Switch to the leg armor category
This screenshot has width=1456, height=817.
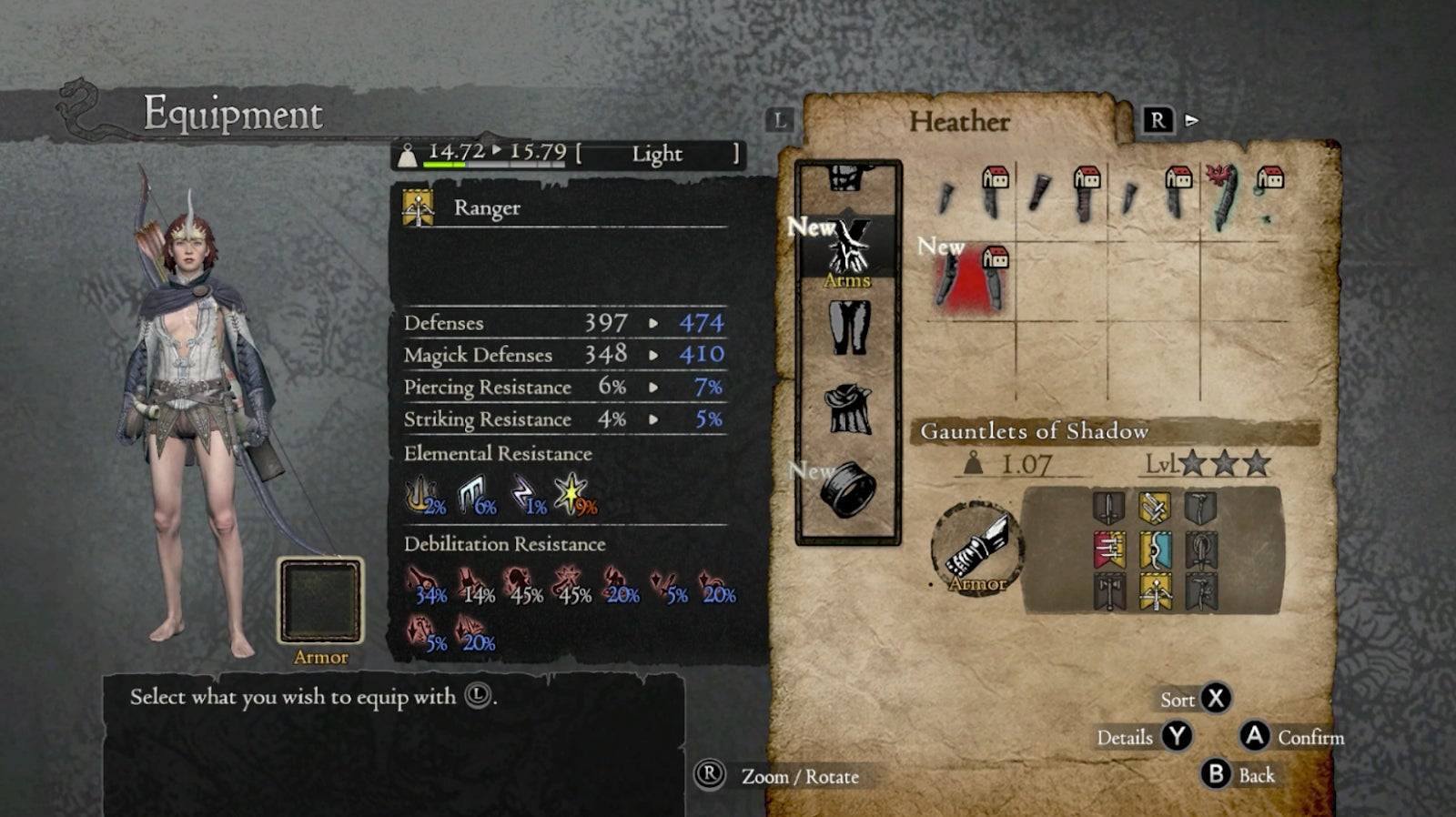point(849,328)
